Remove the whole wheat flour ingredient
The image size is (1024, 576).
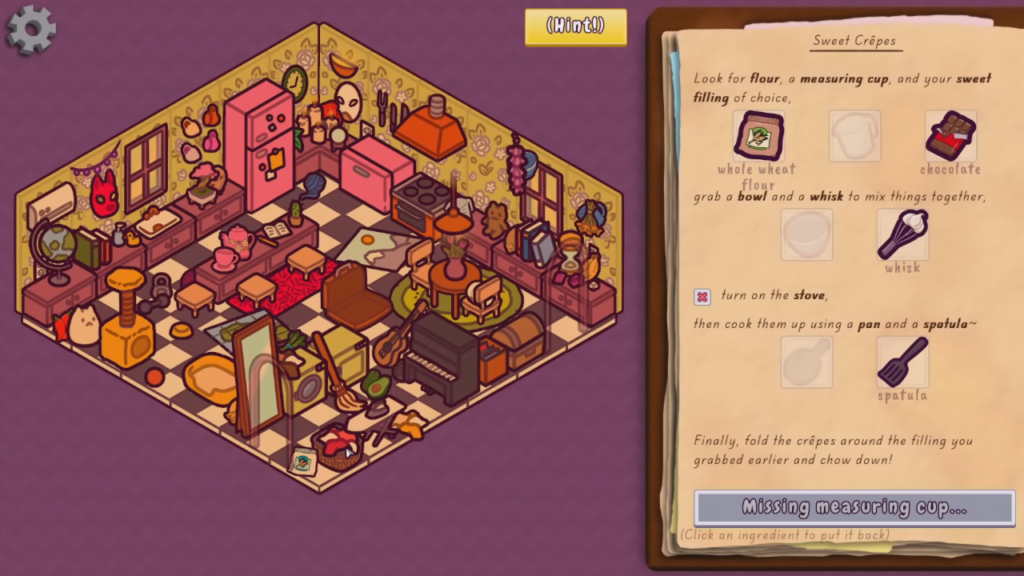(758, 136)
